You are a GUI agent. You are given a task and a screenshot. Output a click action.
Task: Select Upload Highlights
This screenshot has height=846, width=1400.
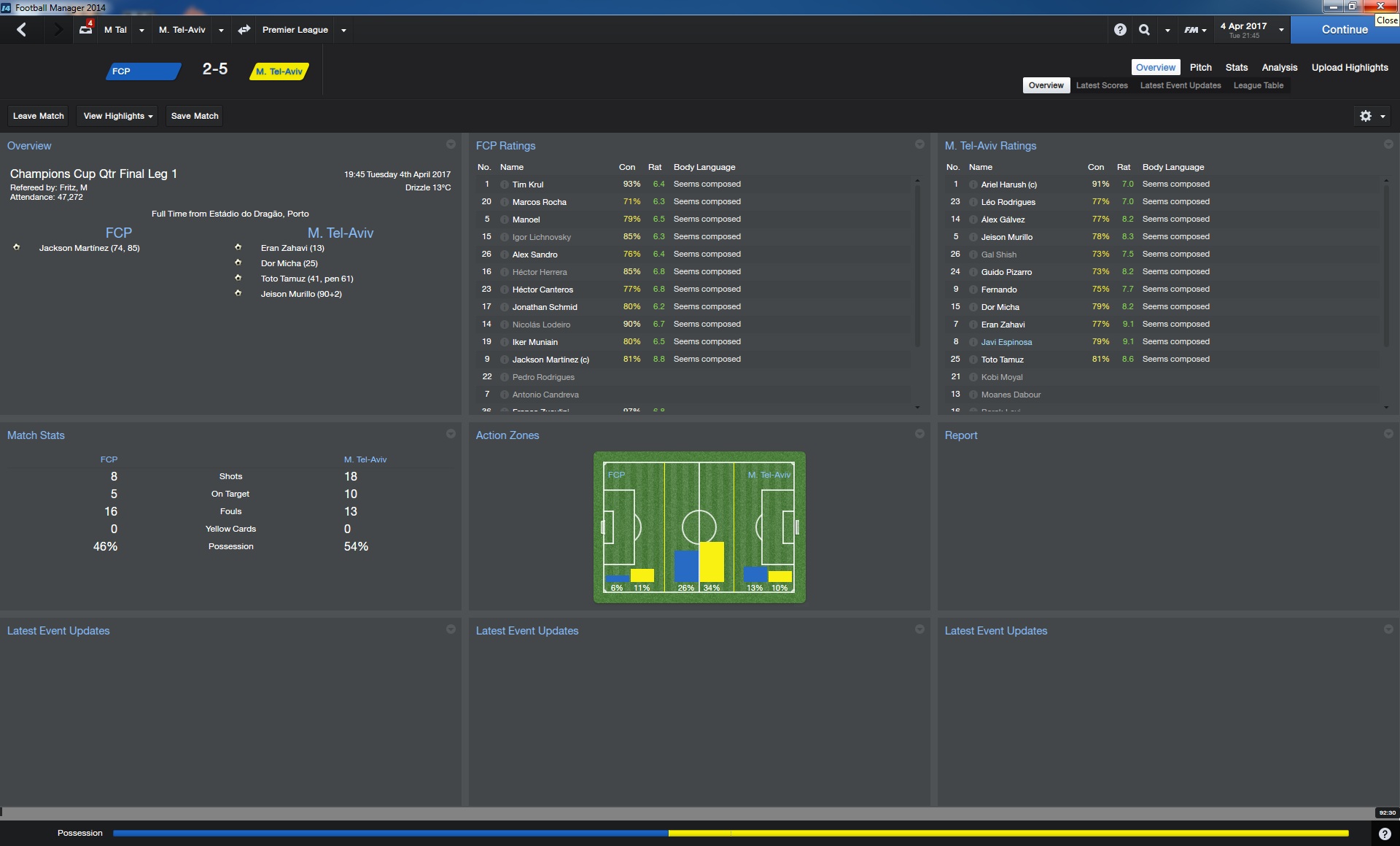[1349, 67]
